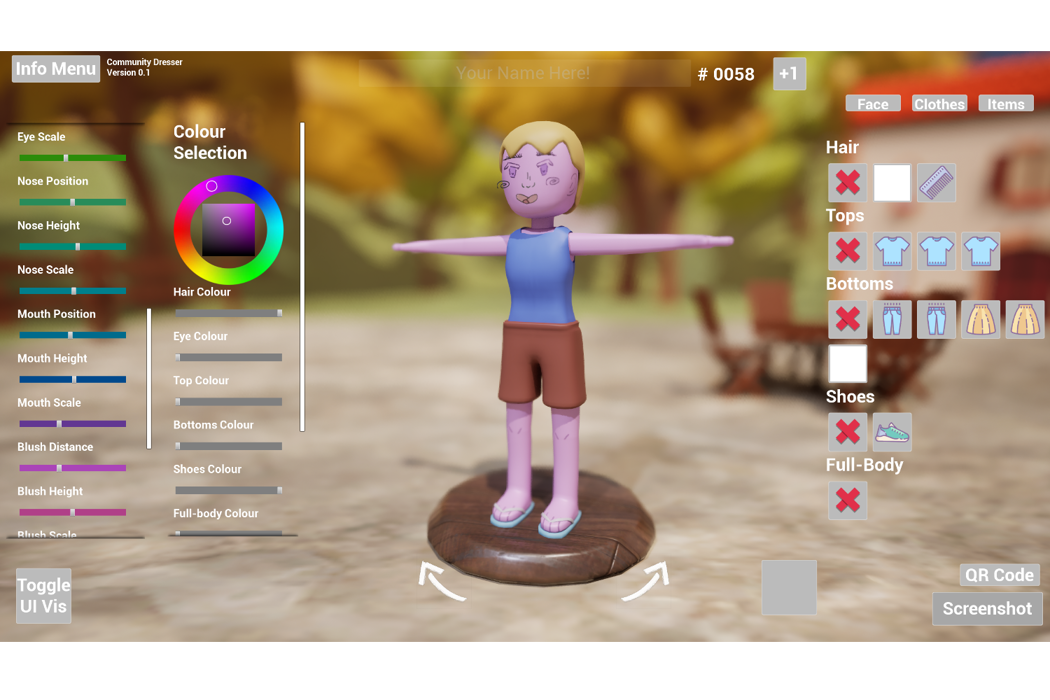Take a Screenshot of the character
The height and width of the screenshot is (700, 1050).
[x=987, y=609]
